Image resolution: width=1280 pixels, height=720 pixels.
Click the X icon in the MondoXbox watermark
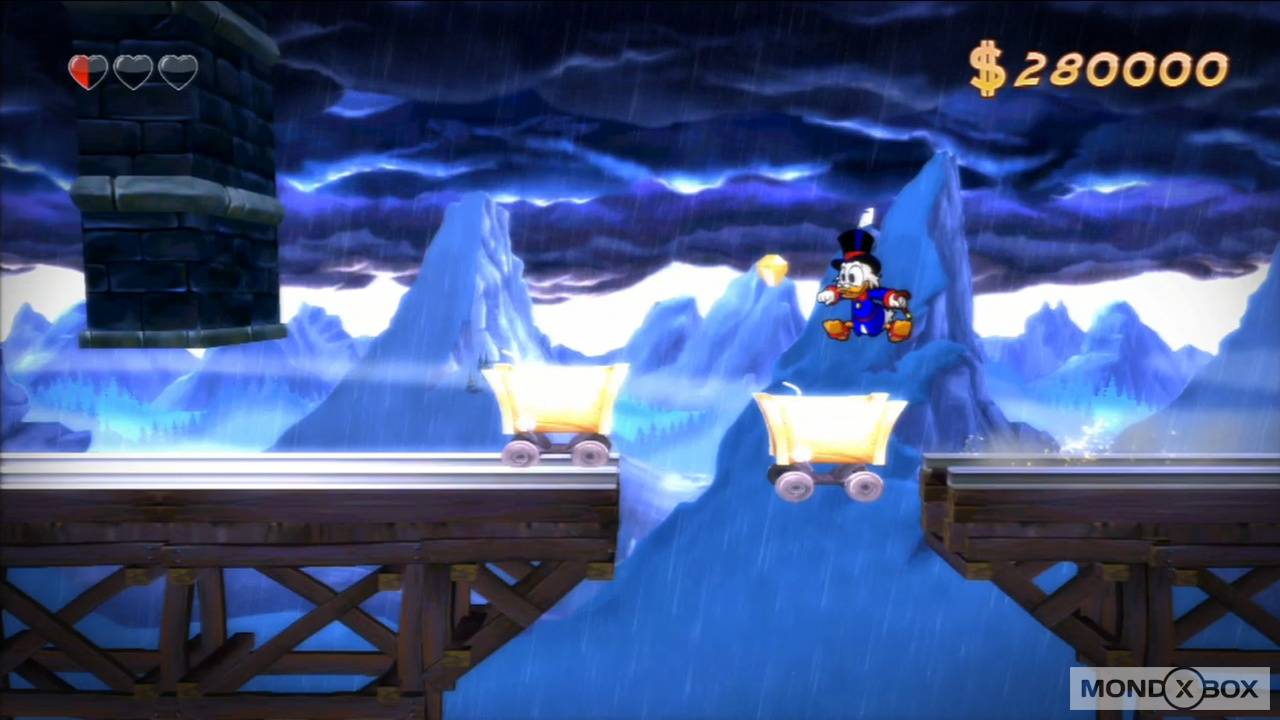click(x=1183, y=689)
